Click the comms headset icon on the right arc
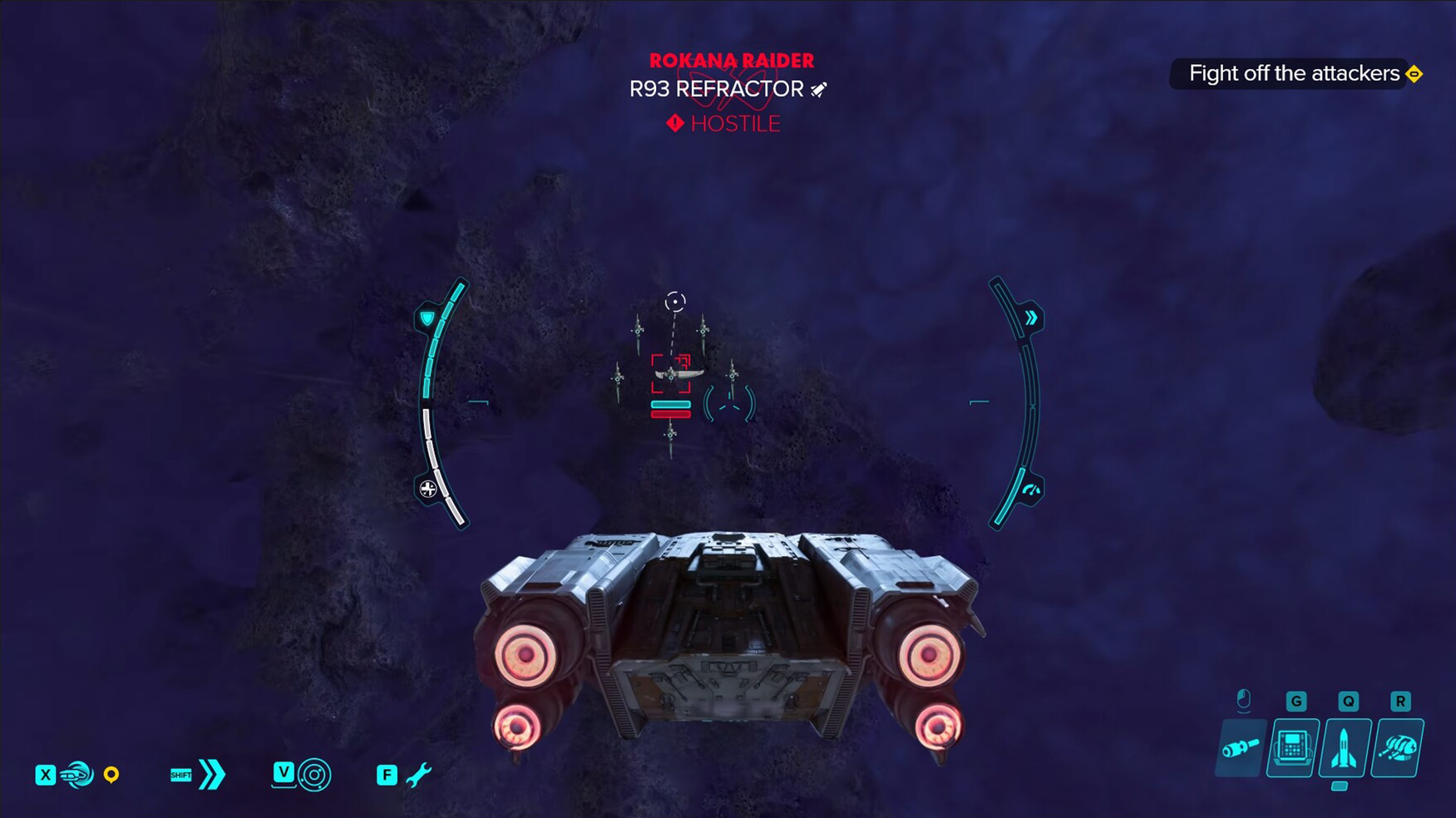The image size is (1456, 818). (x=1030, y=490)
